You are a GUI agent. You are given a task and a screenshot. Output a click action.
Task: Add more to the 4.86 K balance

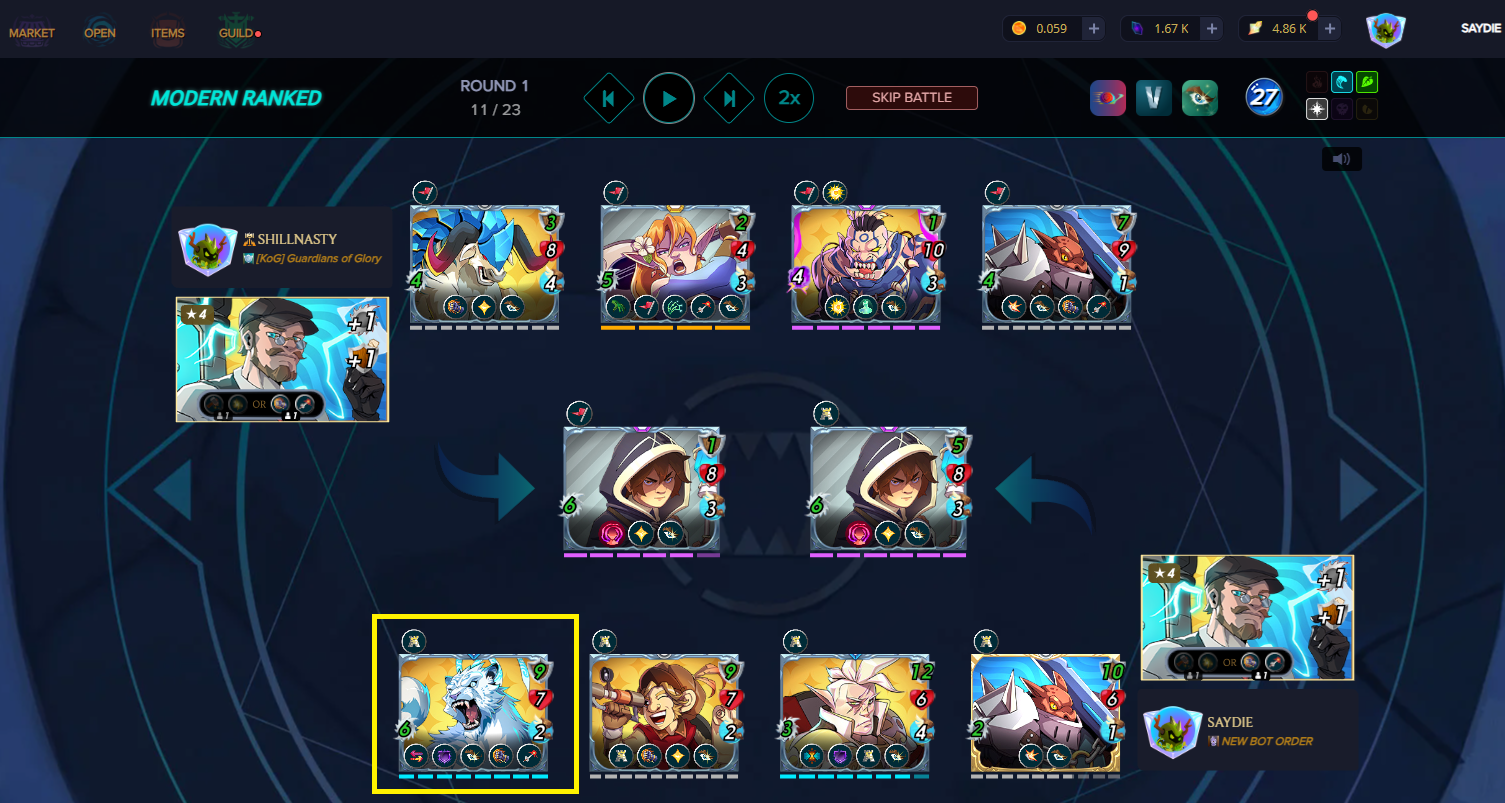pos(1330,29)
